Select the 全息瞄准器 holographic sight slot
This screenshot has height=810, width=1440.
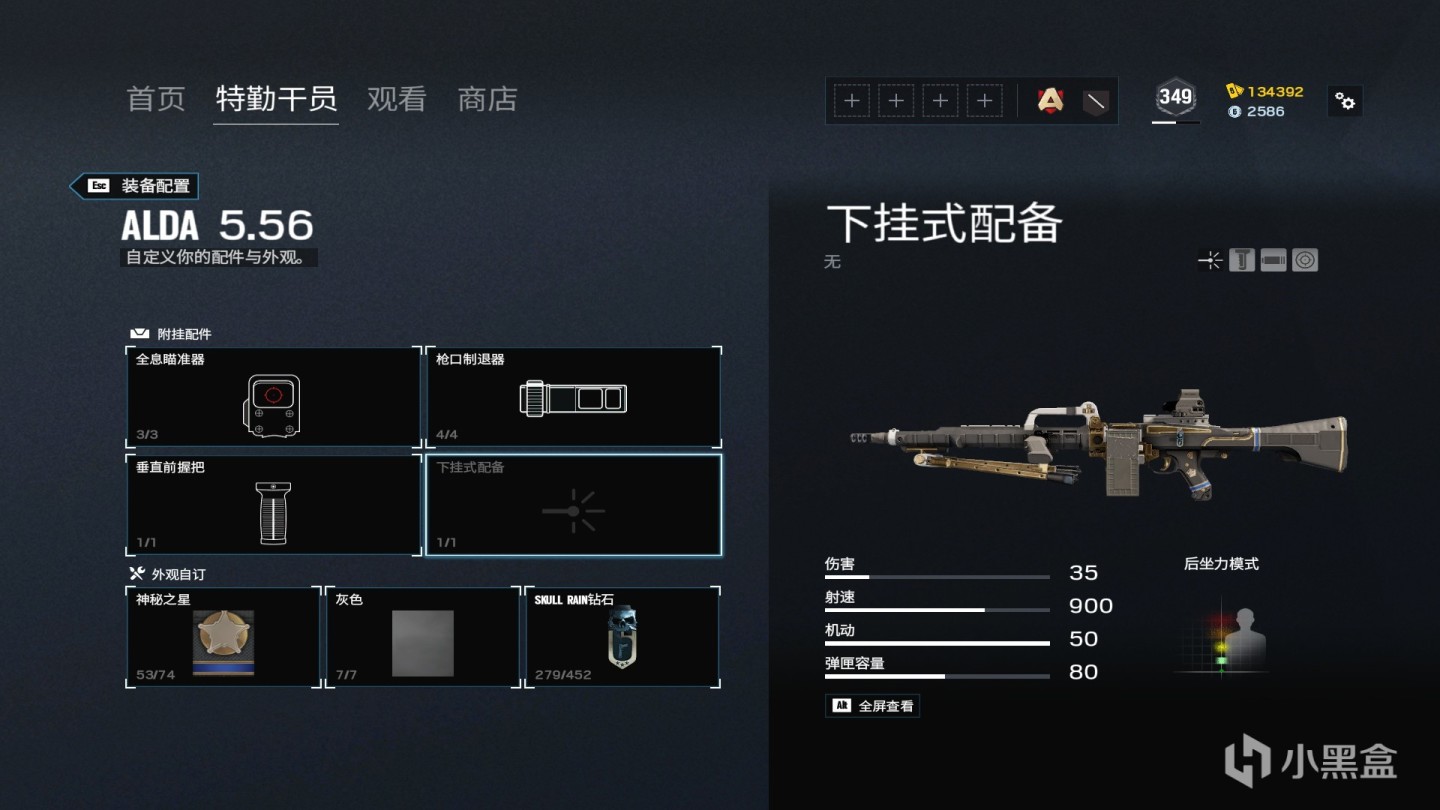273,397
